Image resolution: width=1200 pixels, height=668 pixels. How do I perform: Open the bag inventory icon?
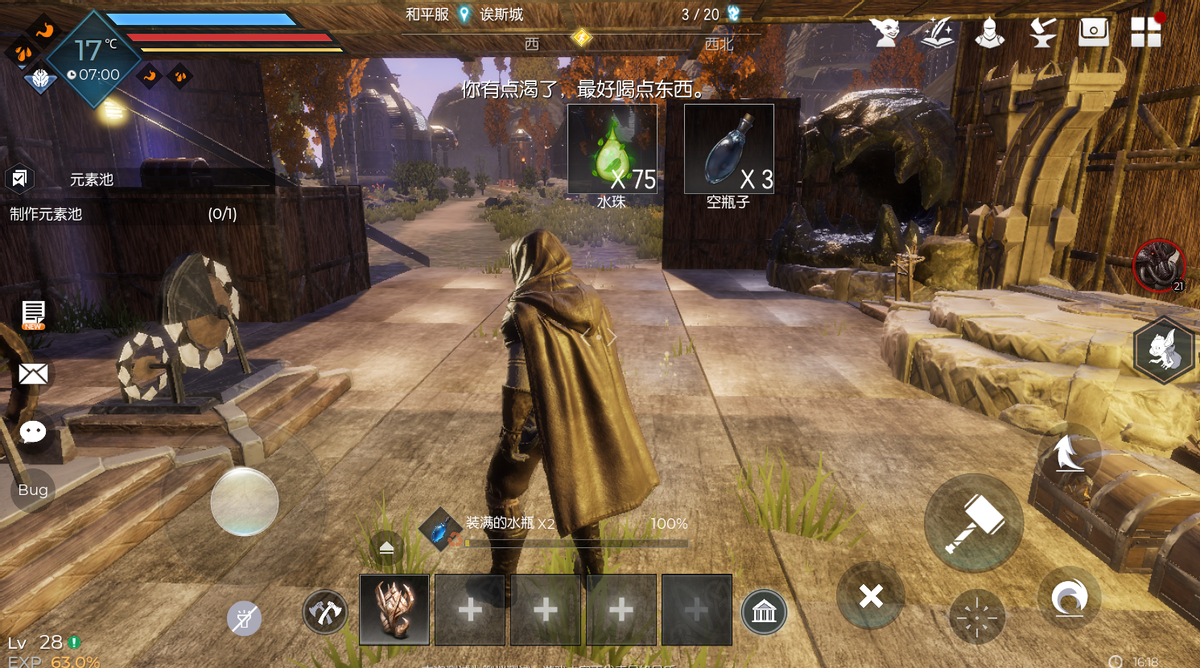pyautogui.click(x=1094, y=32)
